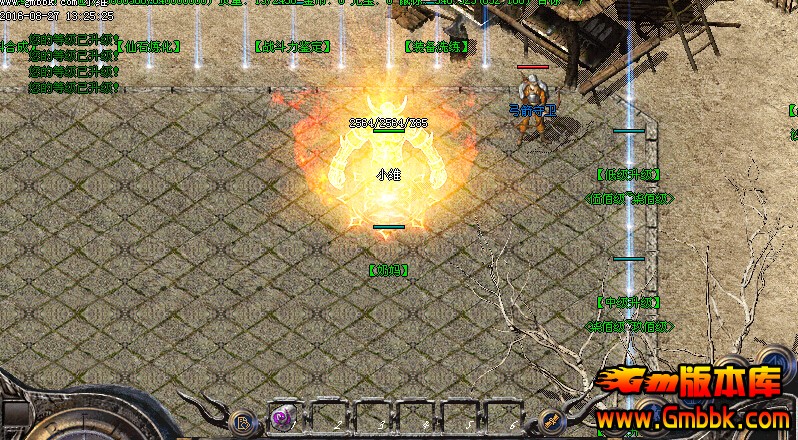Activate the purple skill in the hotbar
The width and height of the screenshot is (798, 440).
(281, 419)
